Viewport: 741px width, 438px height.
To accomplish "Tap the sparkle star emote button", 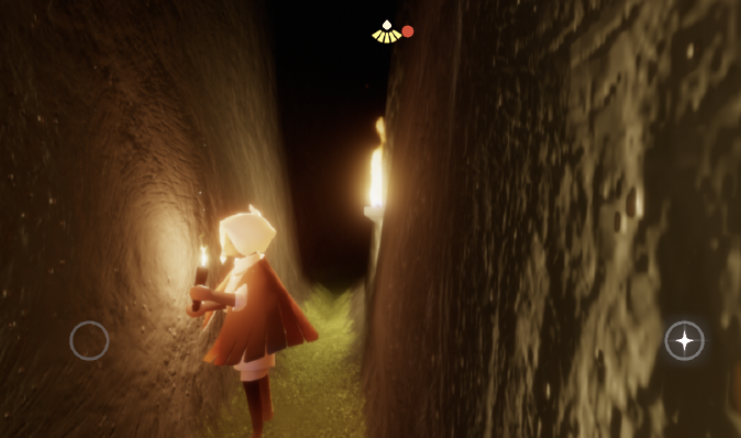I will (x=684, y=341).
